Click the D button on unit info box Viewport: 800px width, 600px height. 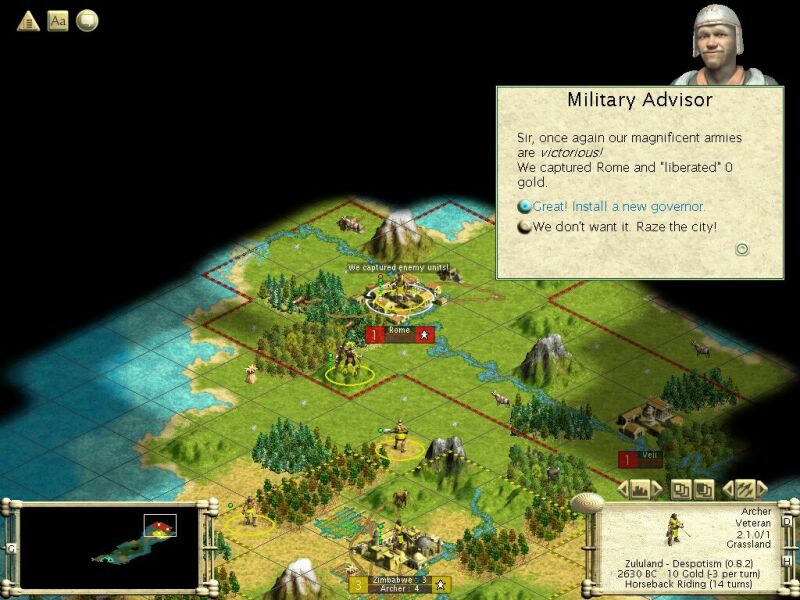785,520
